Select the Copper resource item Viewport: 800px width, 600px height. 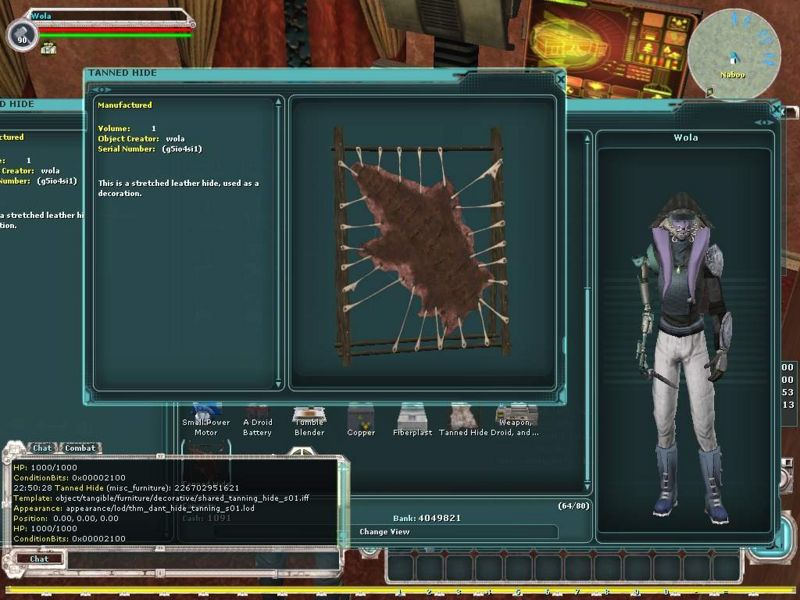361,417
